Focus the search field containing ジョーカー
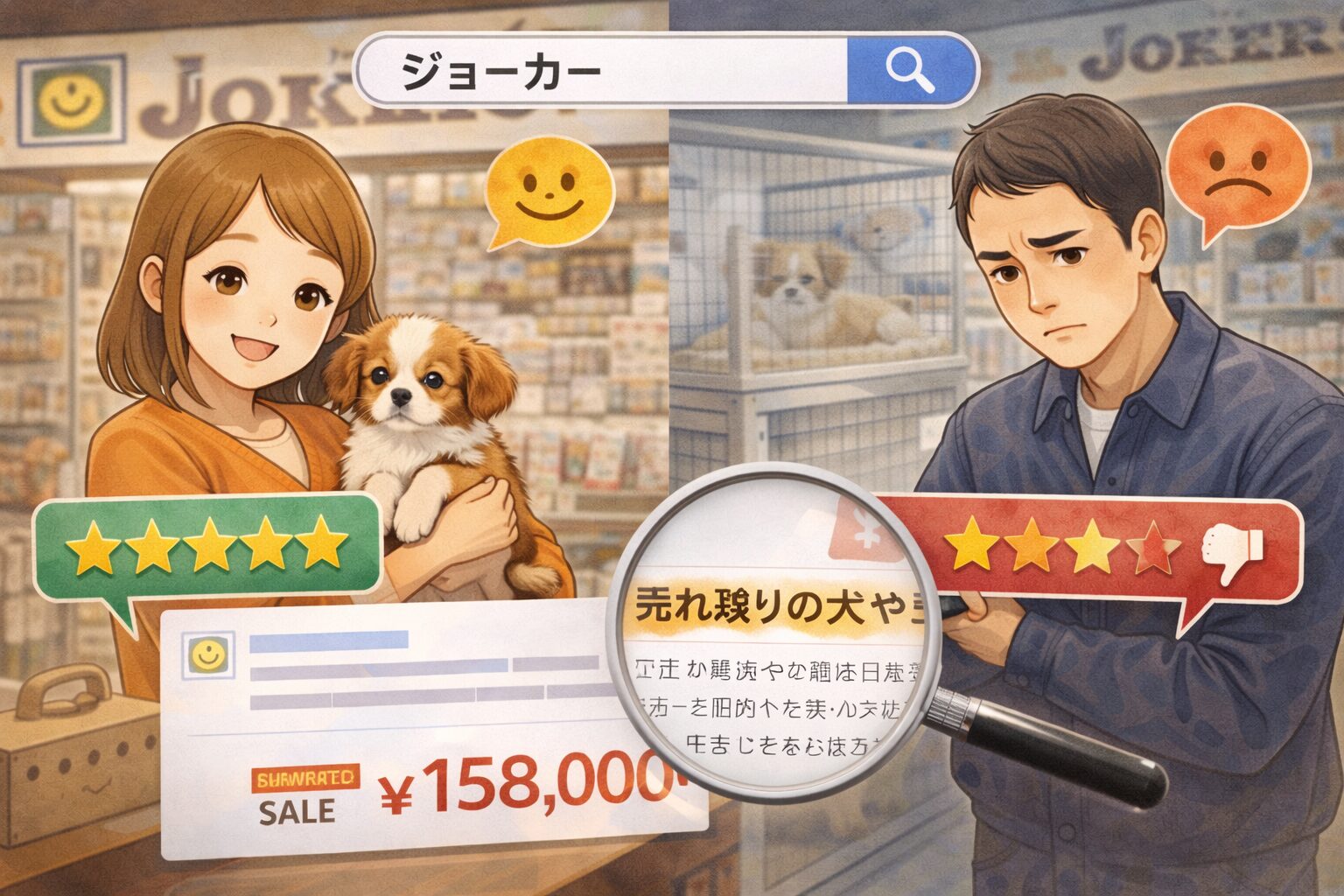This screenshot has width=1344, height=896. click(604, 71)
